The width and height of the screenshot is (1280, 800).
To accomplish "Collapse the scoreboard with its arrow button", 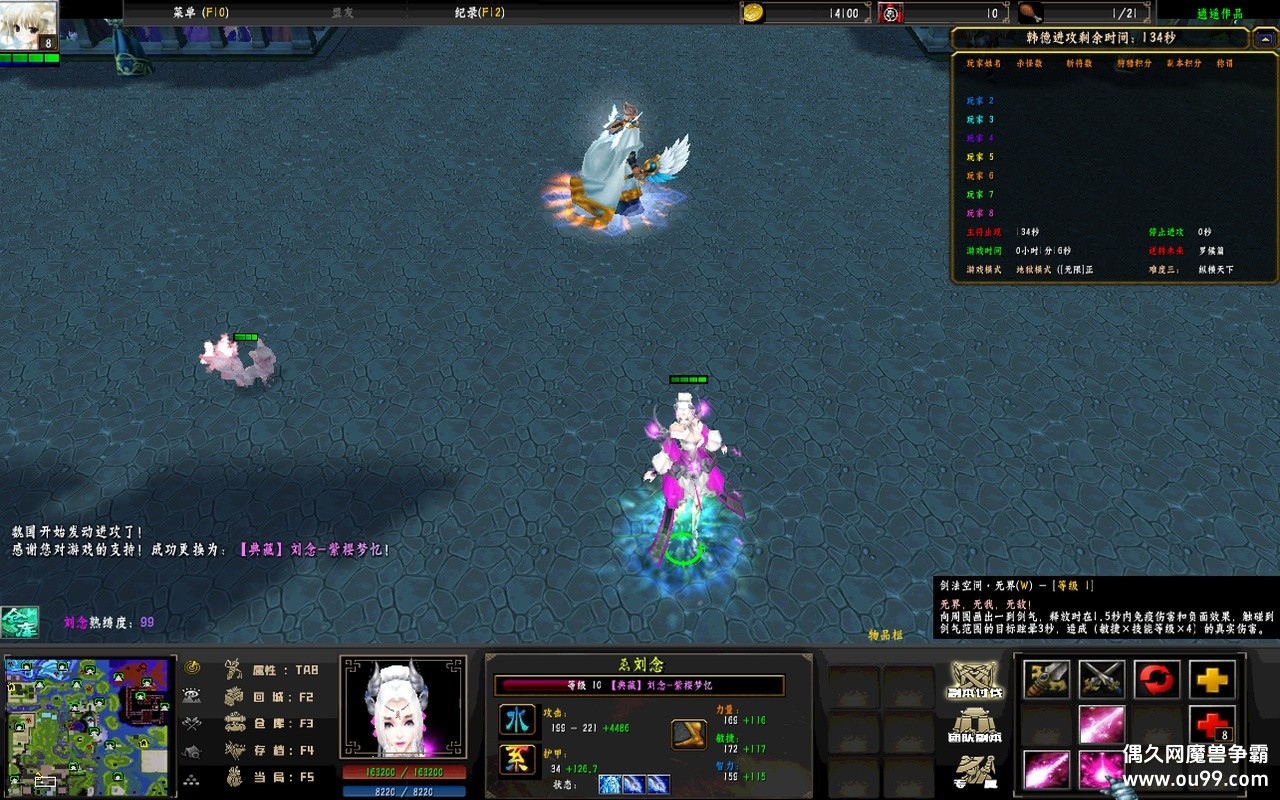I will point(1264,36).
